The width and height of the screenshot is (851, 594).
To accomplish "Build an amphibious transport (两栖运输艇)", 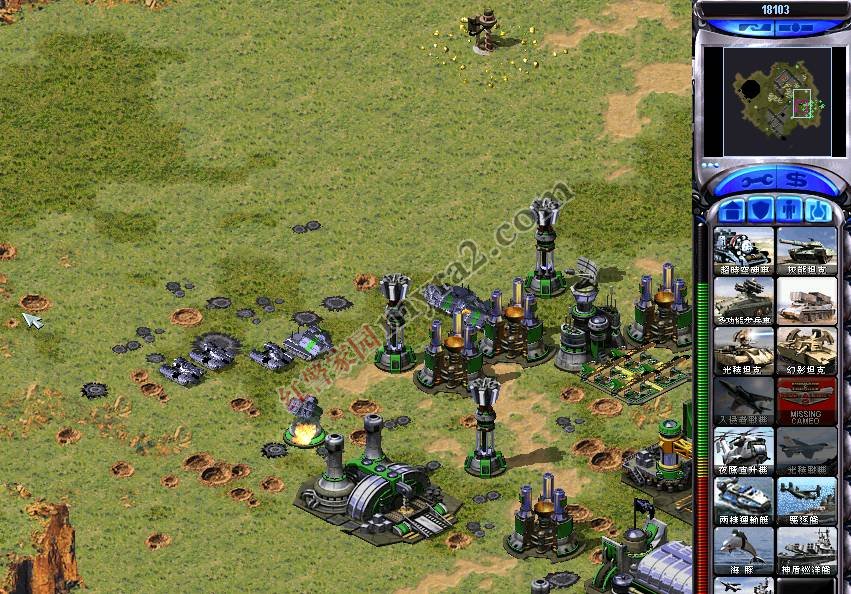I will tap(743, 501).
